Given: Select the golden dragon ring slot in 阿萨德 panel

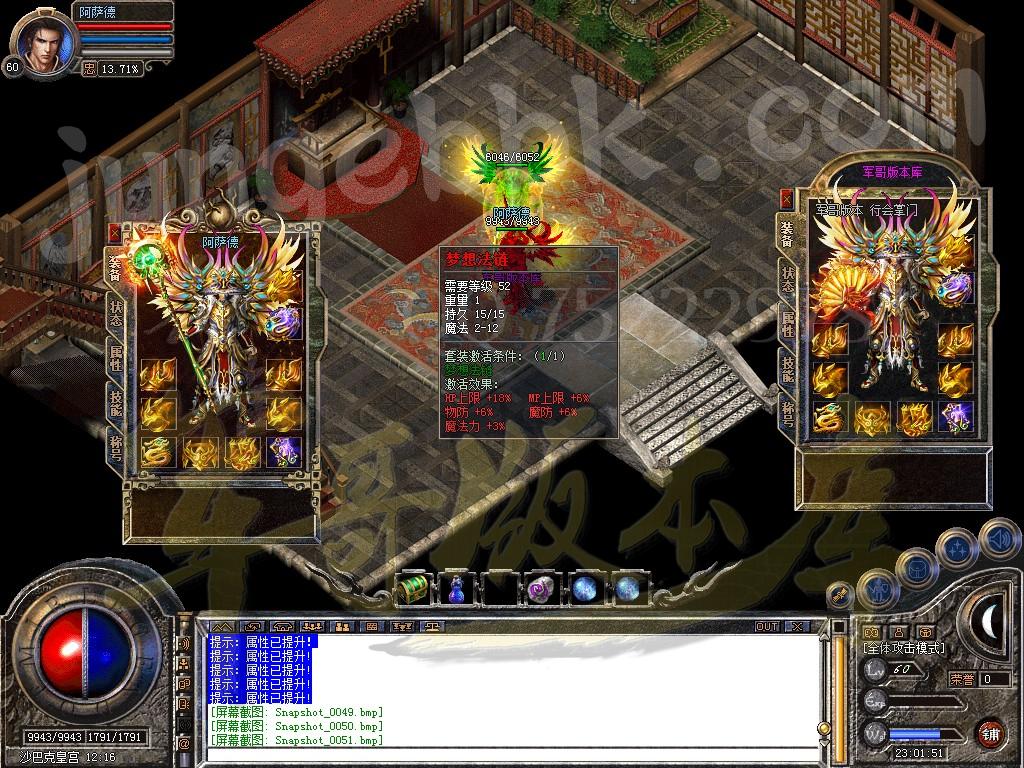Looking at the screenshot, I should point(157,451).
